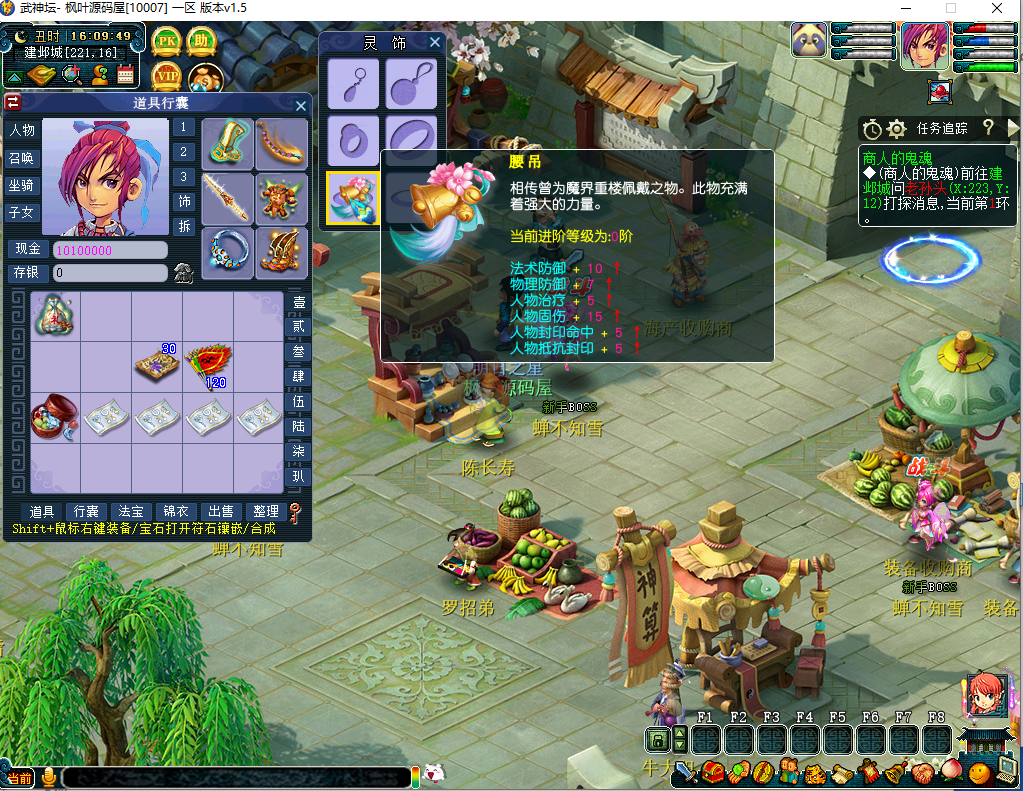Switch to the 召唤 summon tab

(21, 158)
